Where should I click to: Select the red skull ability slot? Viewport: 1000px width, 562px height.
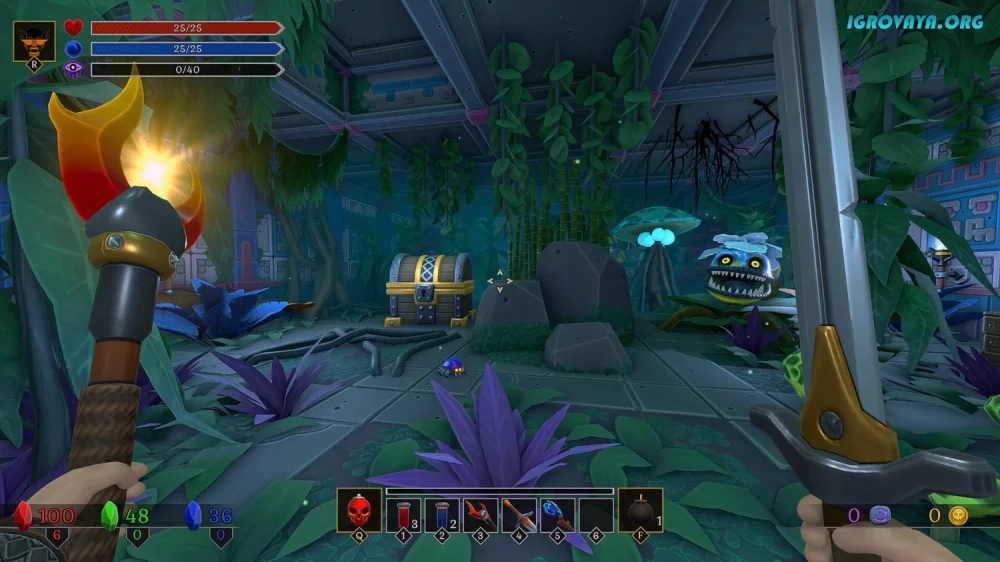[x=357, y=512]
